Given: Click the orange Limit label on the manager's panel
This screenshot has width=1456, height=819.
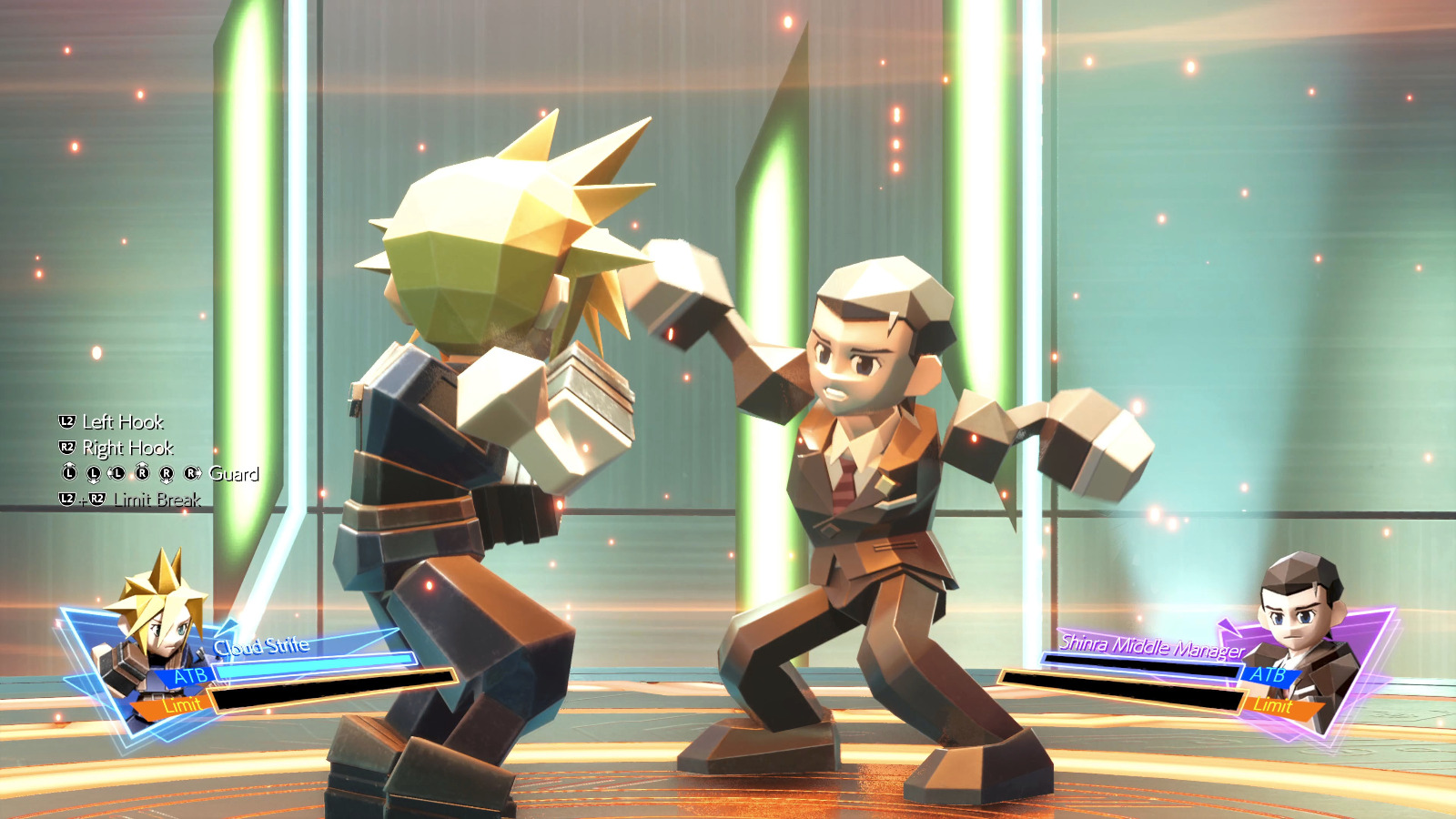Looking at the screenshot, I should (x=1273, y=704).
